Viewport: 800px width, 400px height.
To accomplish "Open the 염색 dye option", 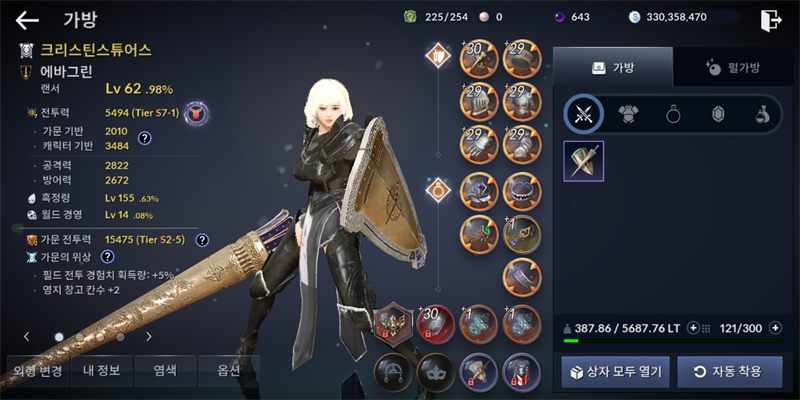I will point(165,371).
